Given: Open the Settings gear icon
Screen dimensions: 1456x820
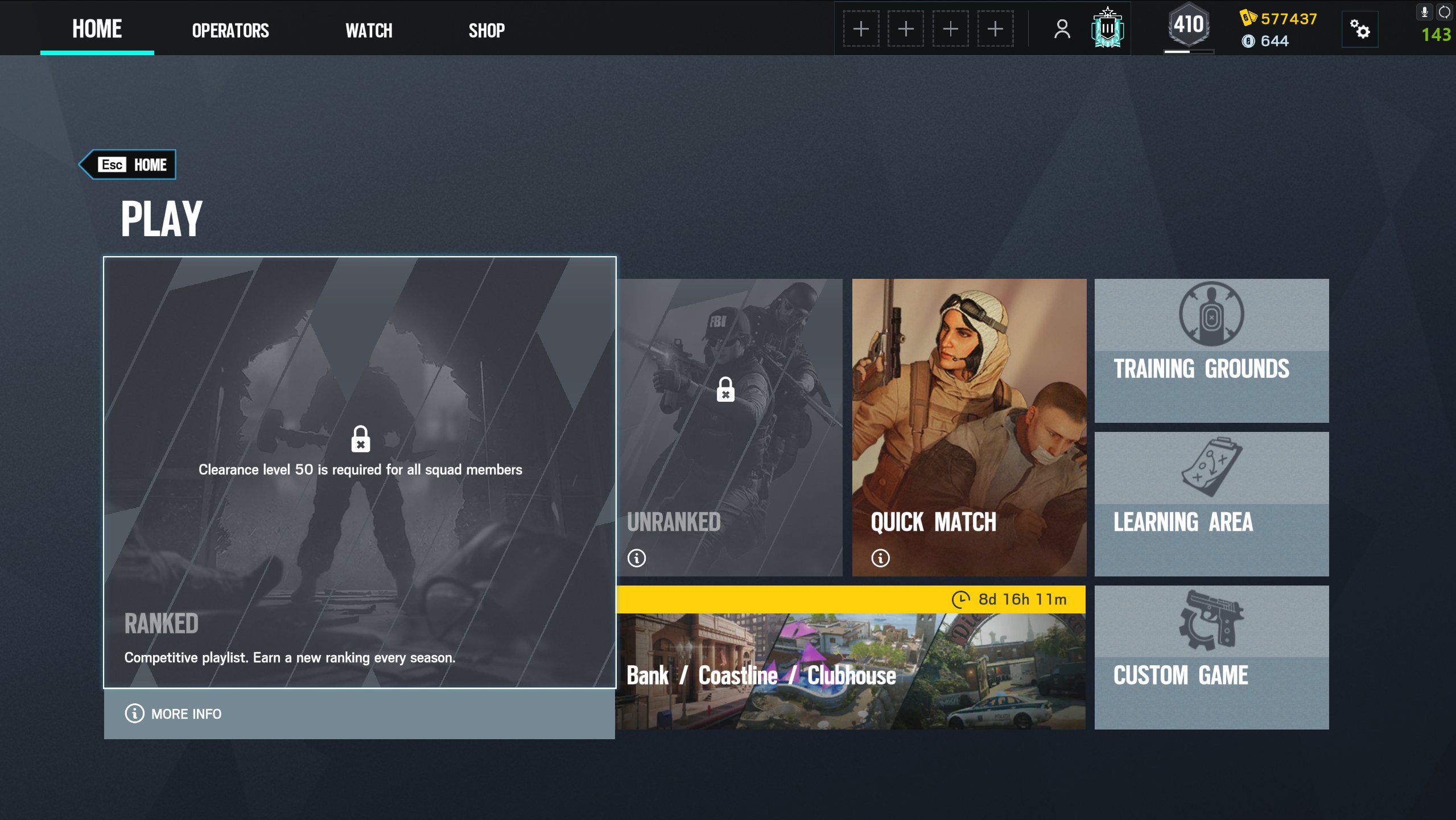Looking at the screenshot, I should pyautogui.click(x=1361, y=28).
